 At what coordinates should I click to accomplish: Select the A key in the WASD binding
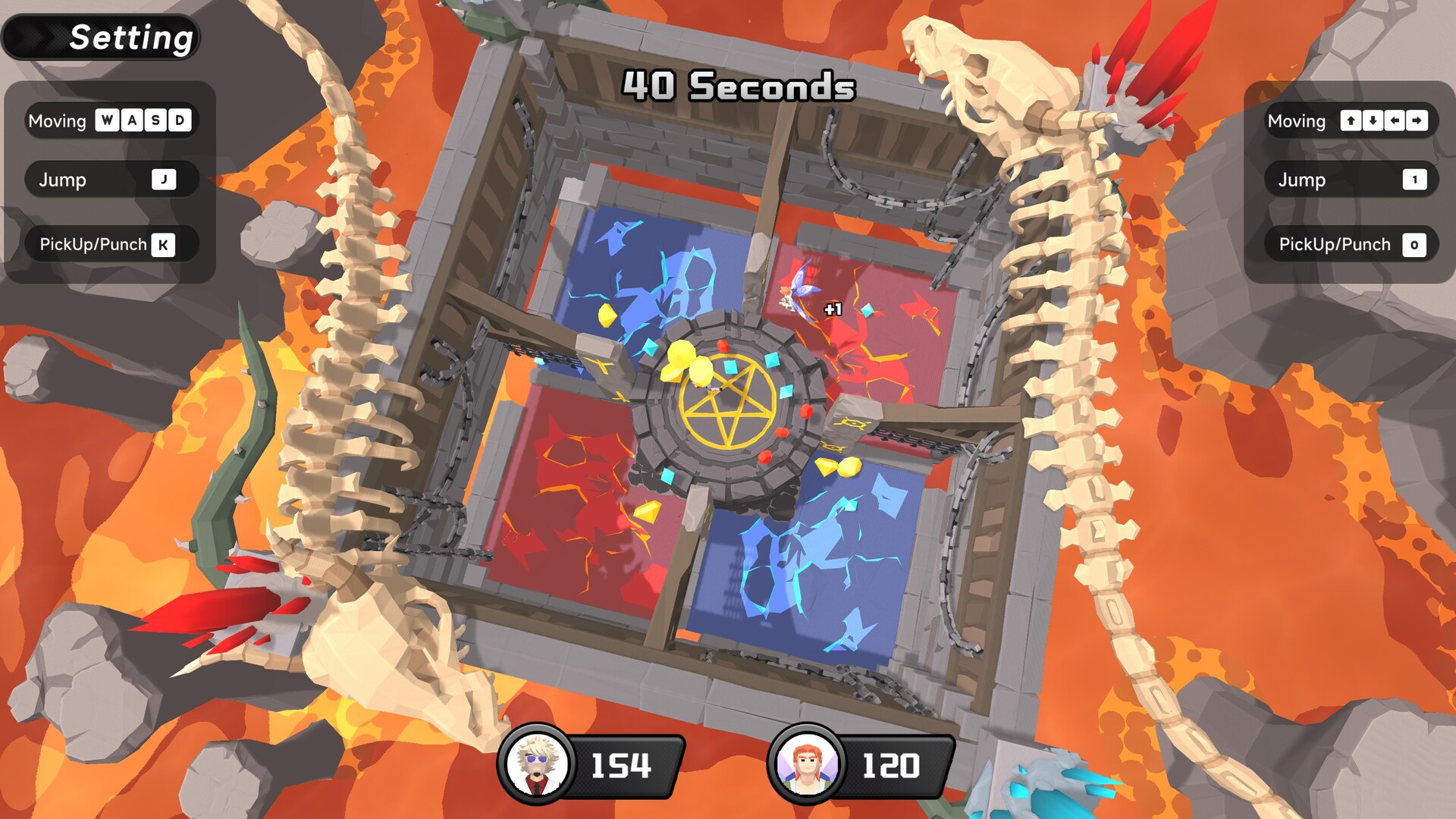coord(131,120)
